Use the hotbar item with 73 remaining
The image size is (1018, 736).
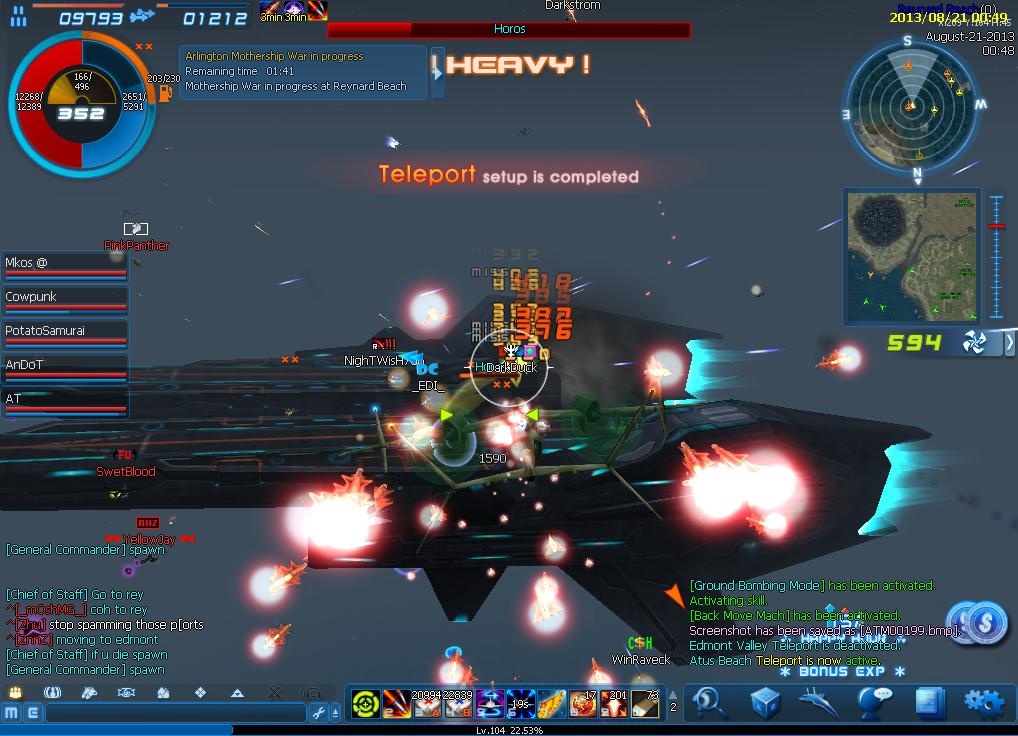click(x=645, y=704)
